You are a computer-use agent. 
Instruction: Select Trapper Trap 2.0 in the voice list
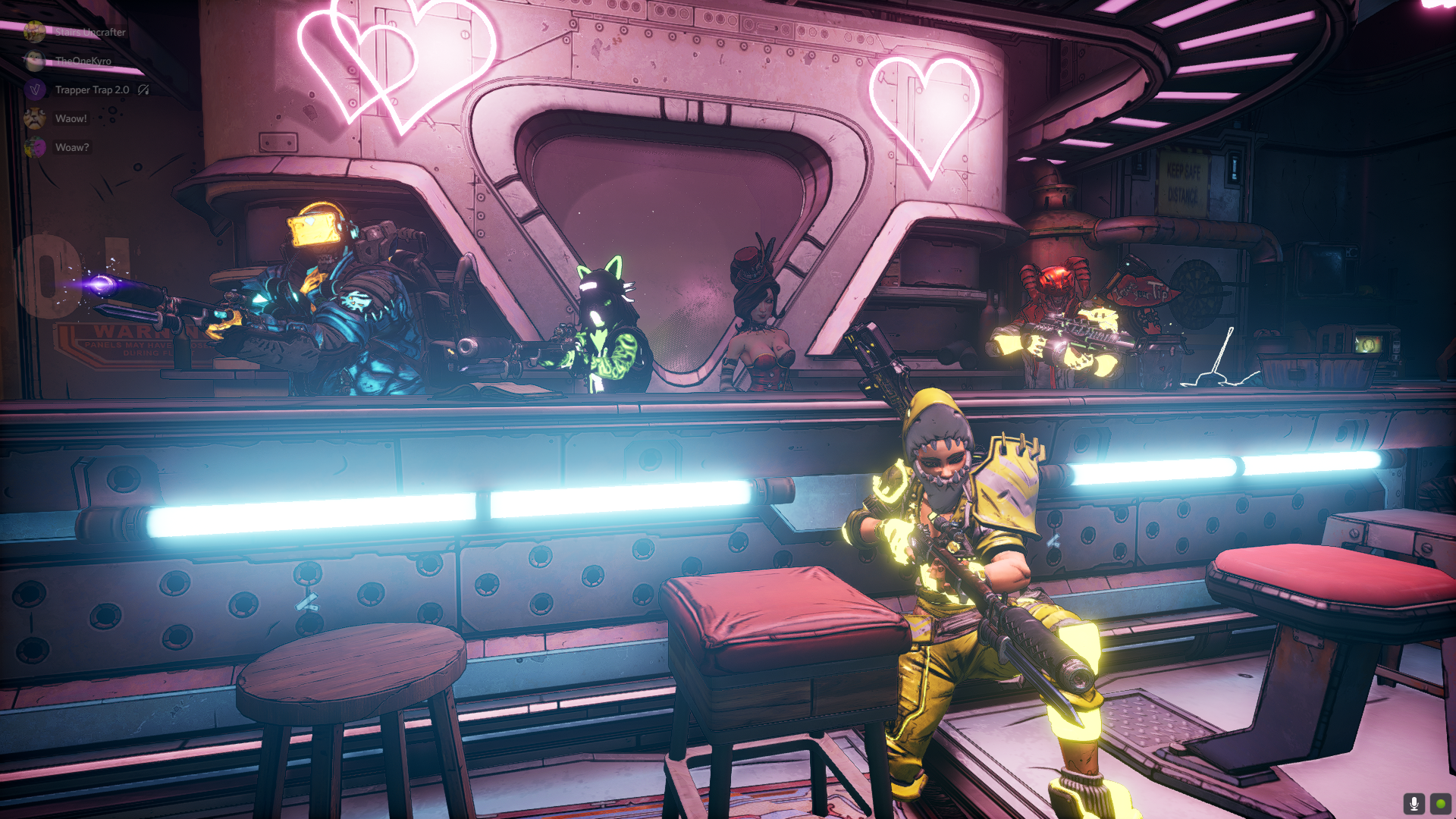click(92, 90)
